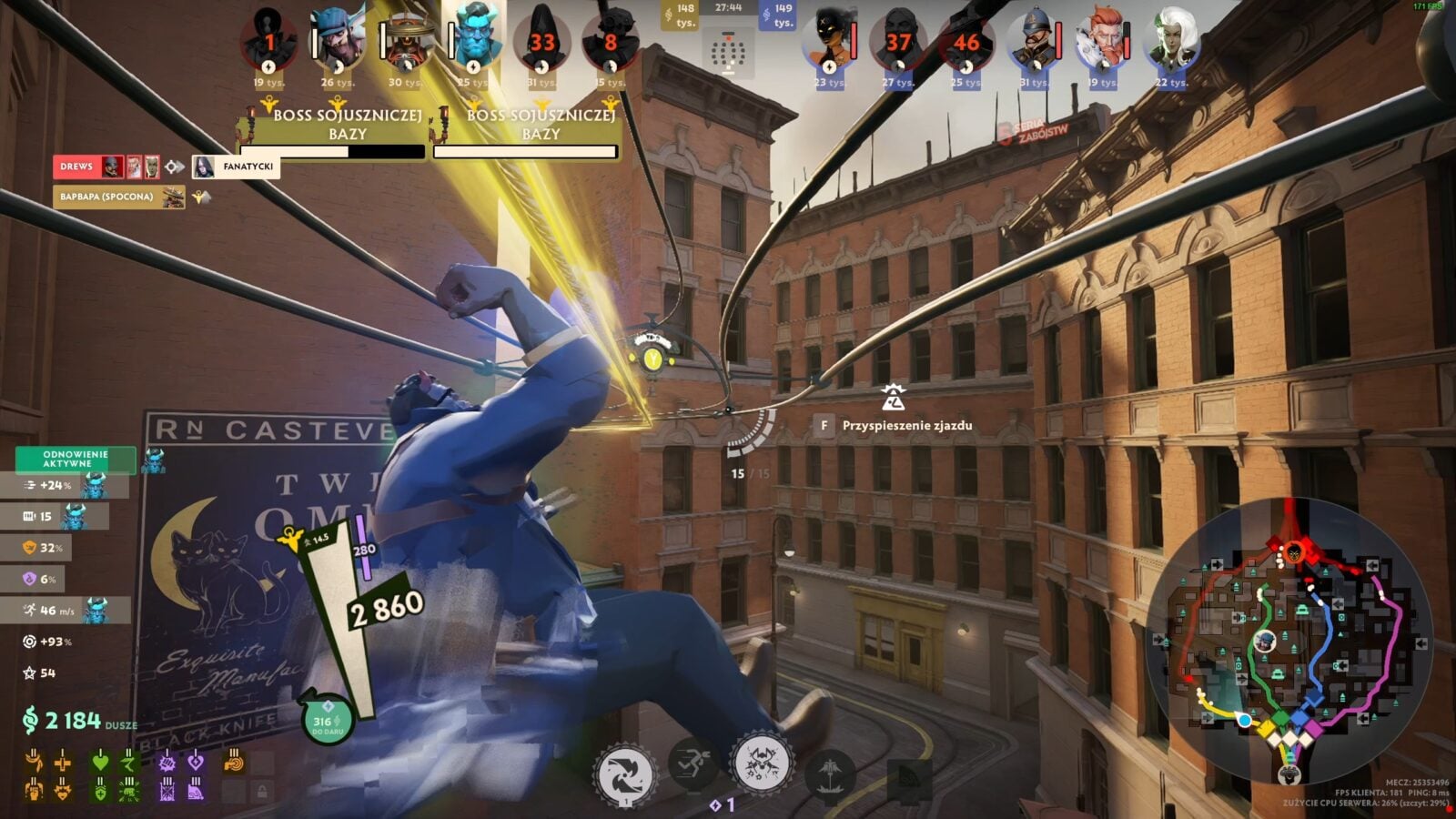Click the Drews kill feed entry

coord(77,167)
